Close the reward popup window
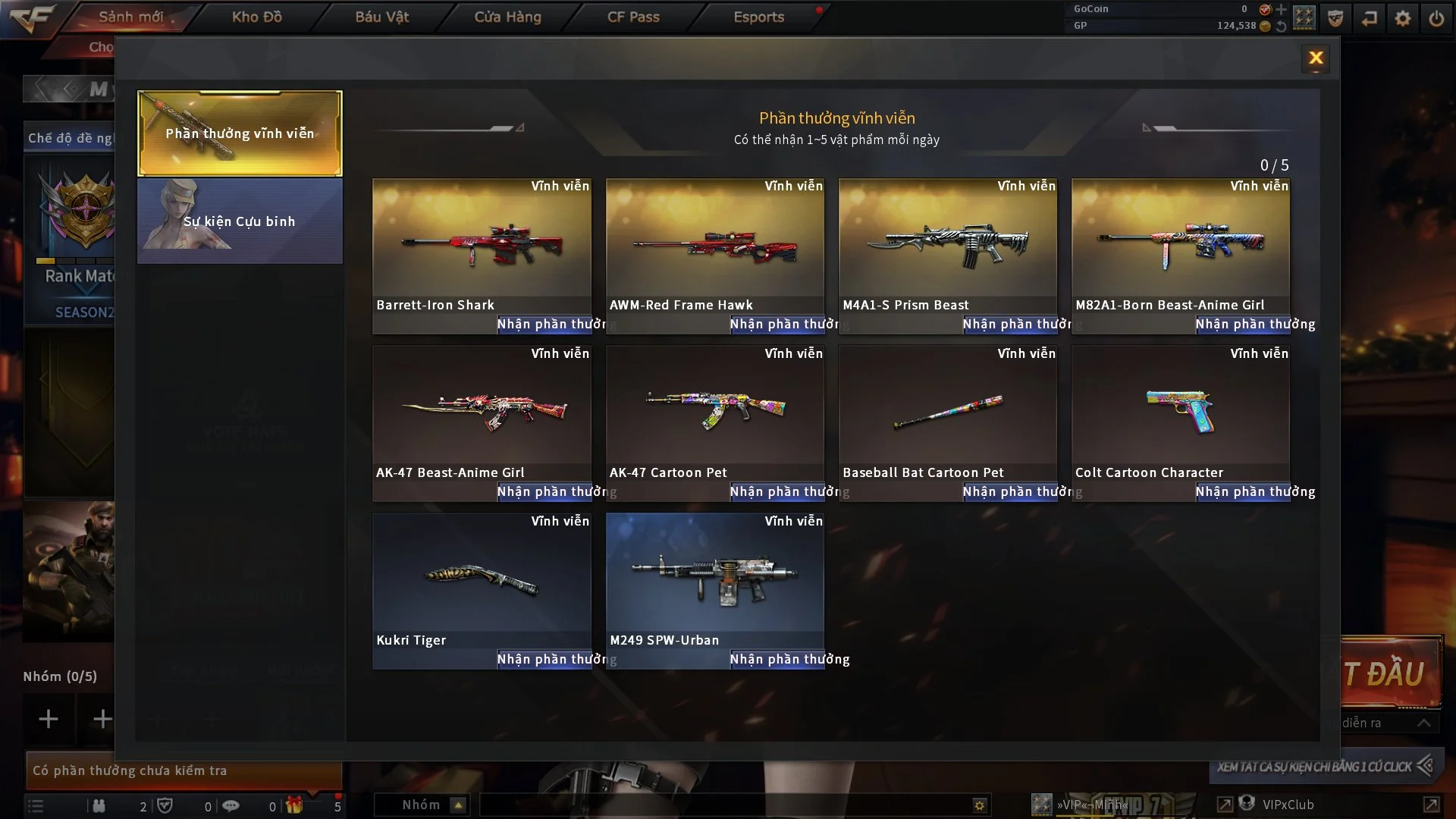The height and width of the screenshot is (819, 1456). click(x=1316, y=58)
